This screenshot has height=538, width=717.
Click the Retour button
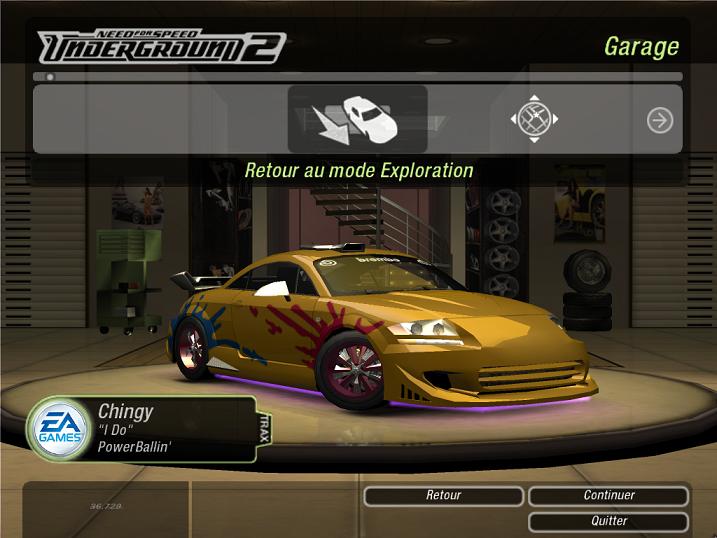pos(443,496)
